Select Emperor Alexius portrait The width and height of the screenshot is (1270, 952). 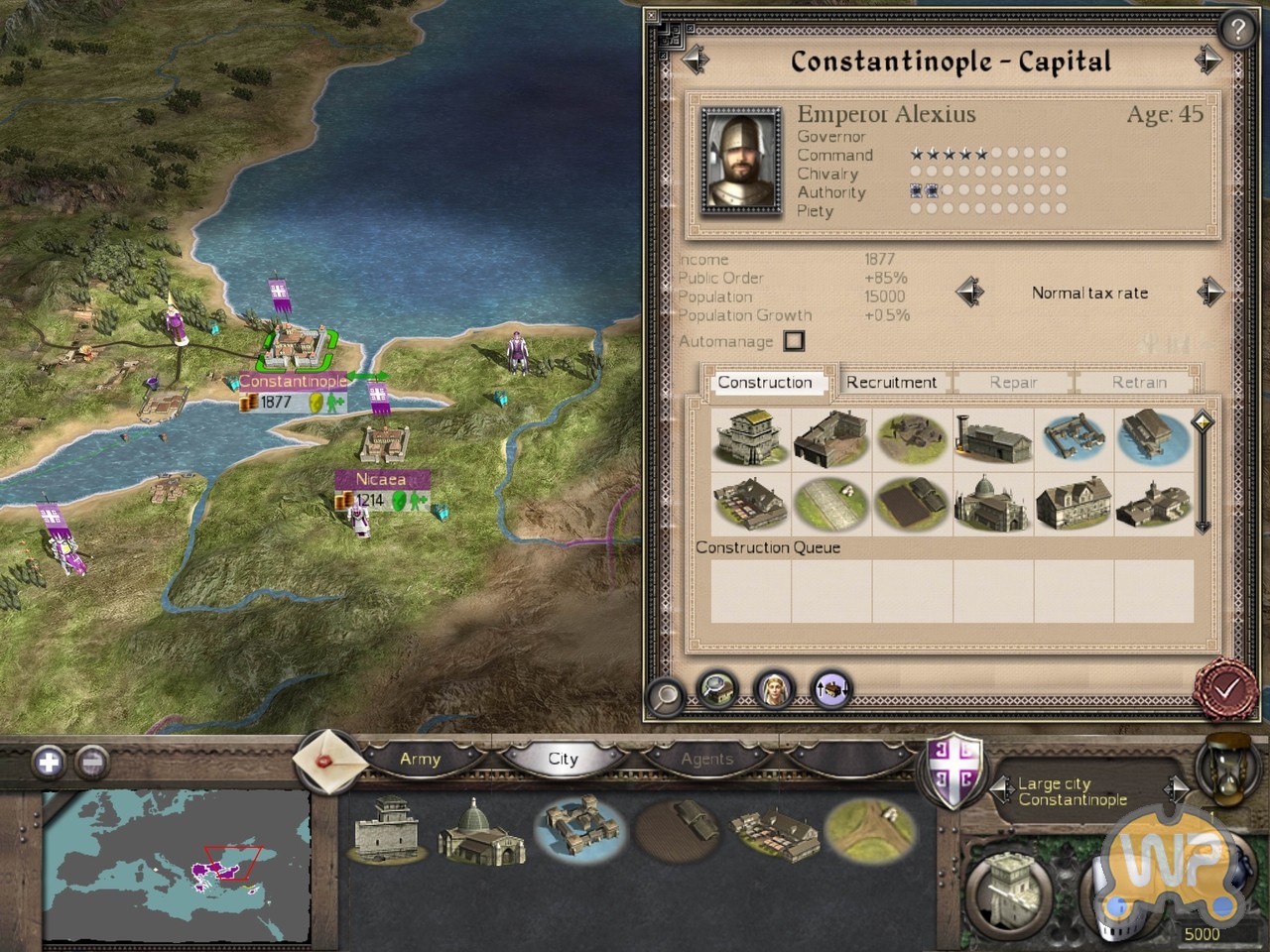pyautogui.click(x=740, y=160)
